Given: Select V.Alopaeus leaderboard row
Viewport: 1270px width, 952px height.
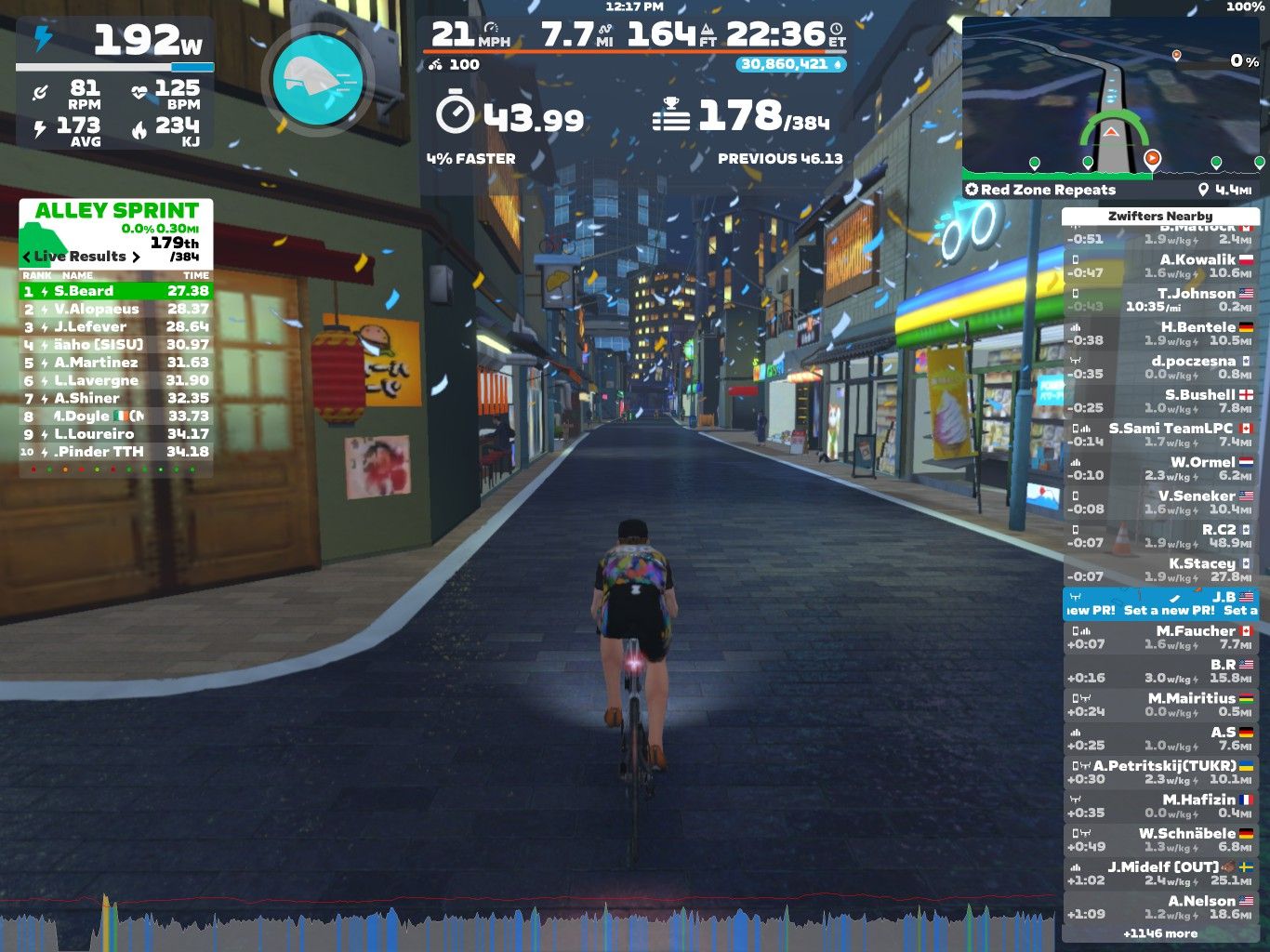Looking at the screenshot, I should click(x=116, y=309).
